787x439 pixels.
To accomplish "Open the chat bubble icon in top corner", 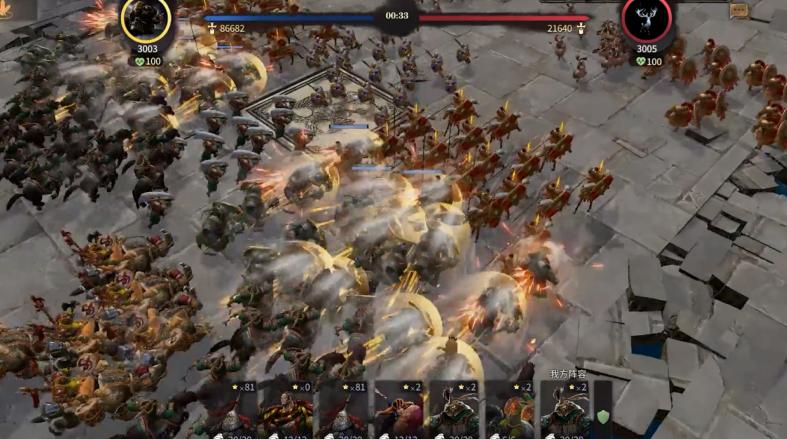I will click(x=739, y=10).
